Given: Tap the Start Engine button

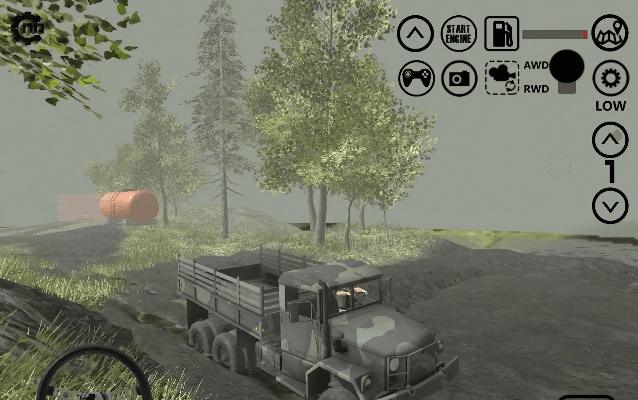Looking at the screenshot, I should point(459,34).
